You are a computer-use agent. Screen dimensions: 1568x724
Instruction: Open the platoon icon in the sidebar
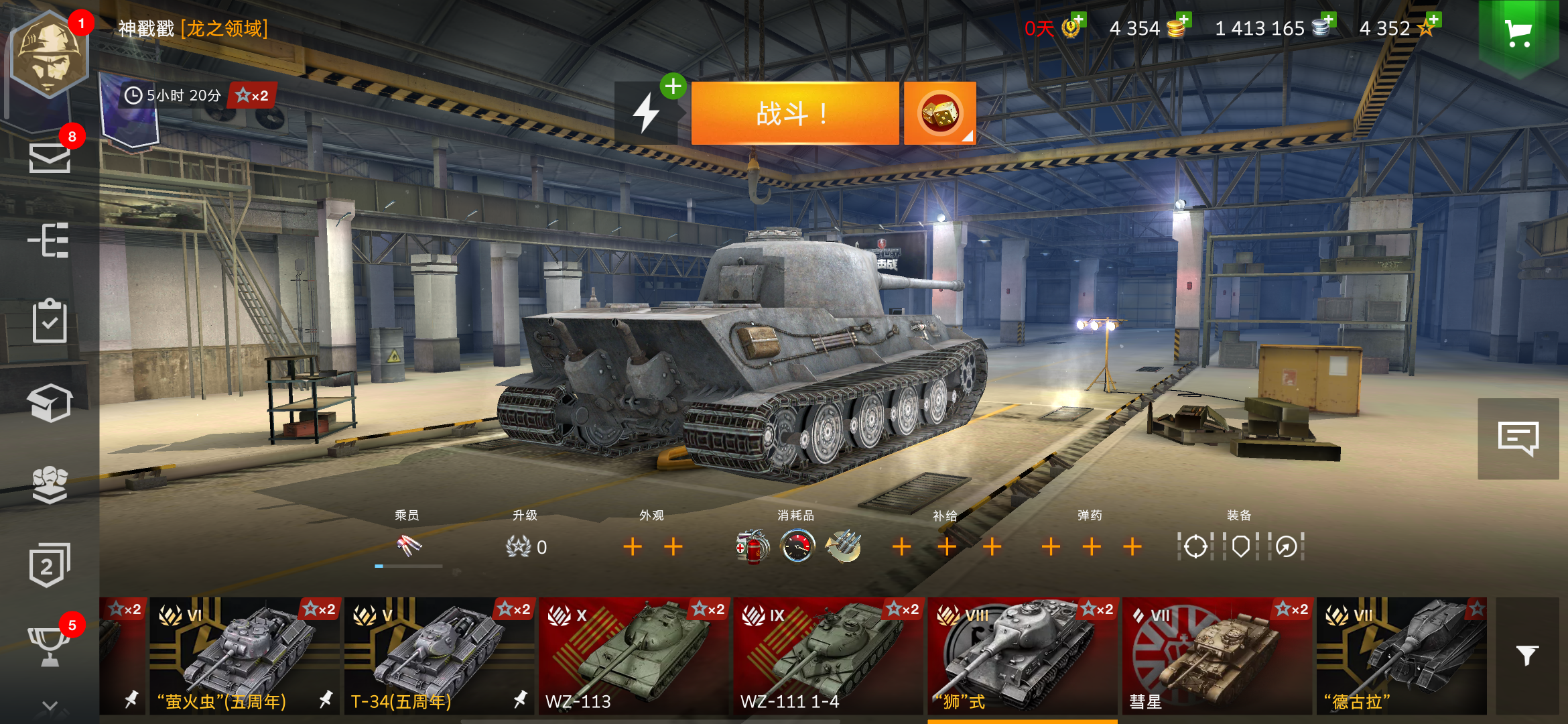(x=49, y=484)
